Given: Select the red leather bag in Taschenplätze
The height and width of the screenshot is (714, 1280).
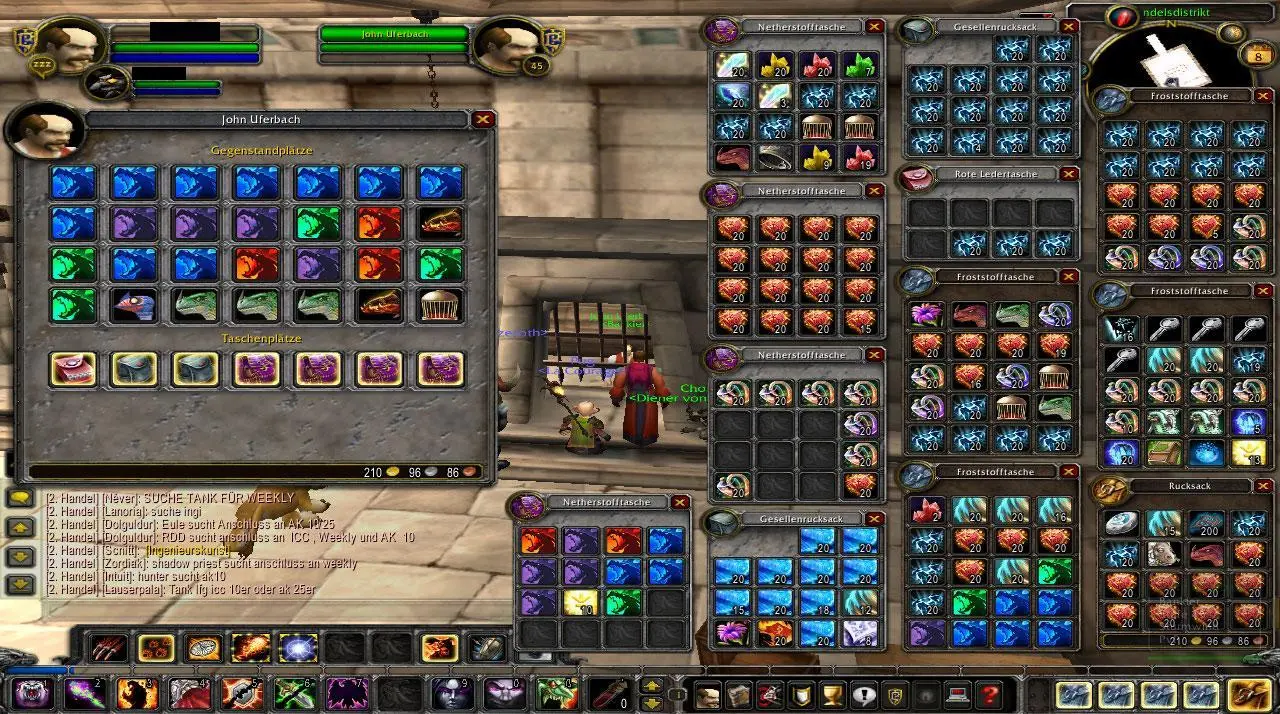Looking at the screenshot, I should click(x=73, y=369).
